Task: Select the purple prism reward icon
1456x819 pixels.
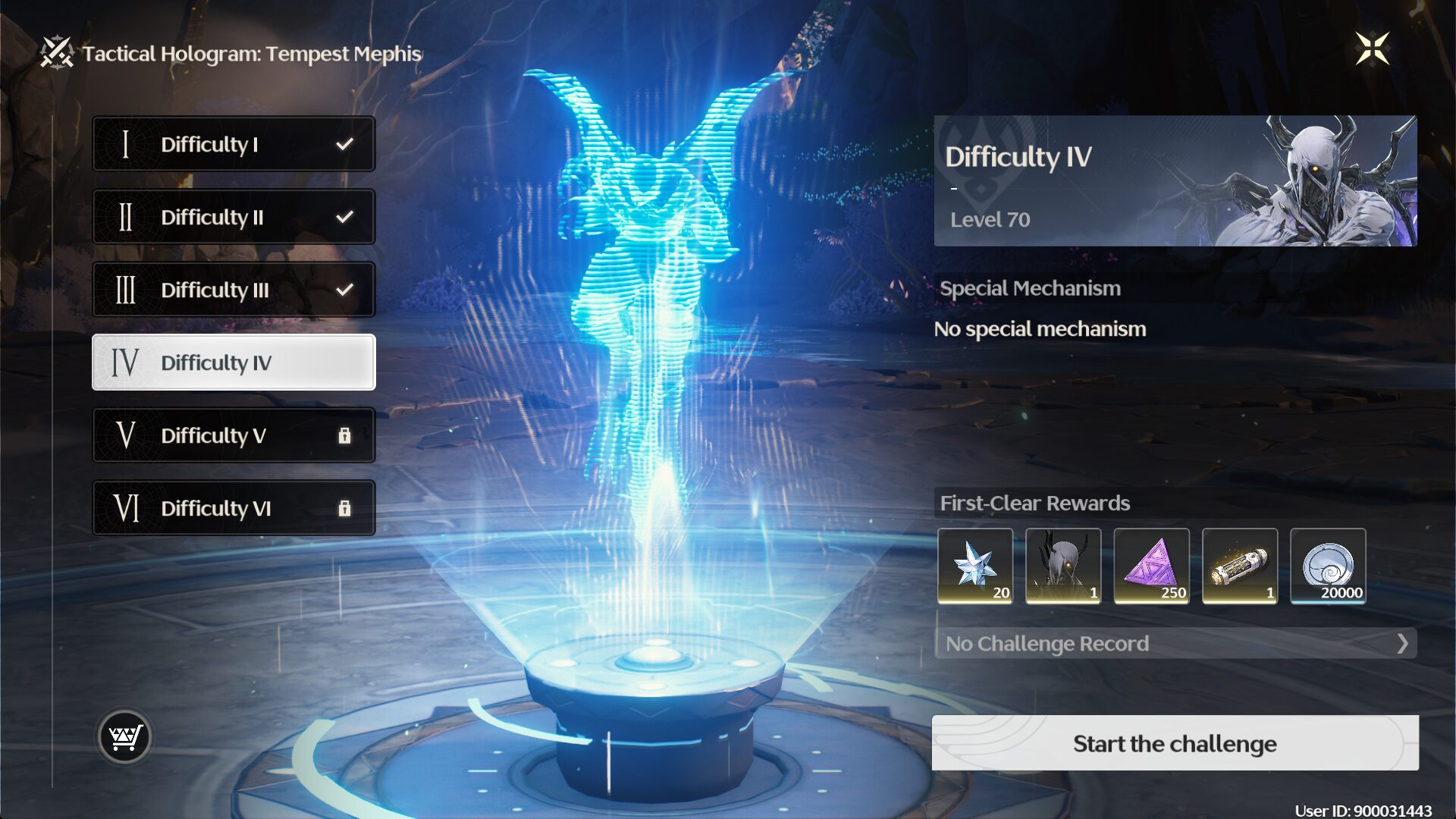Action: click(1152, 566)
